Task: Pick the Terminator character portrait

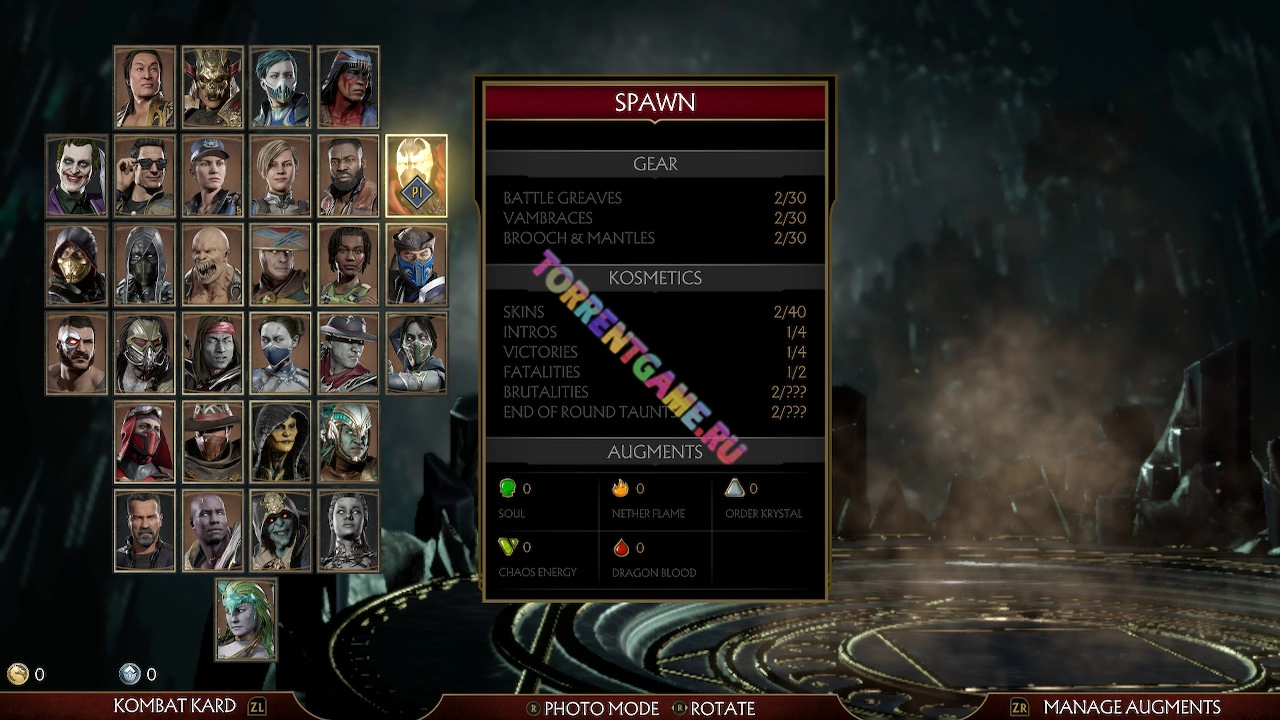Action: pos(144,530)
